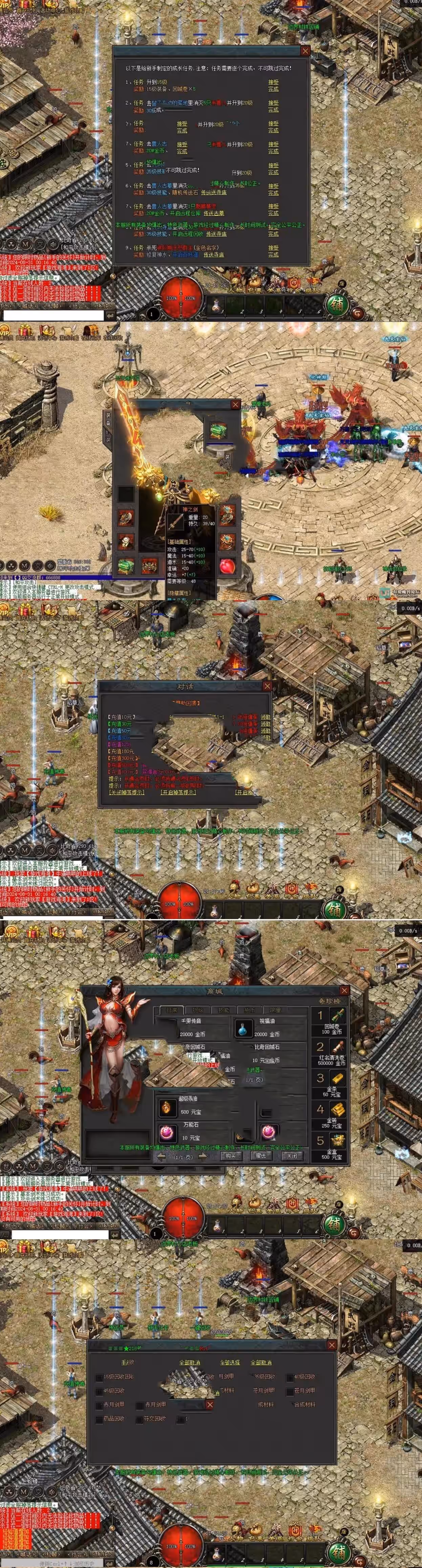Tick the 符文回收 checkbox
Viewport: 422px width, 1568px height.
(x=139, y=1419)
